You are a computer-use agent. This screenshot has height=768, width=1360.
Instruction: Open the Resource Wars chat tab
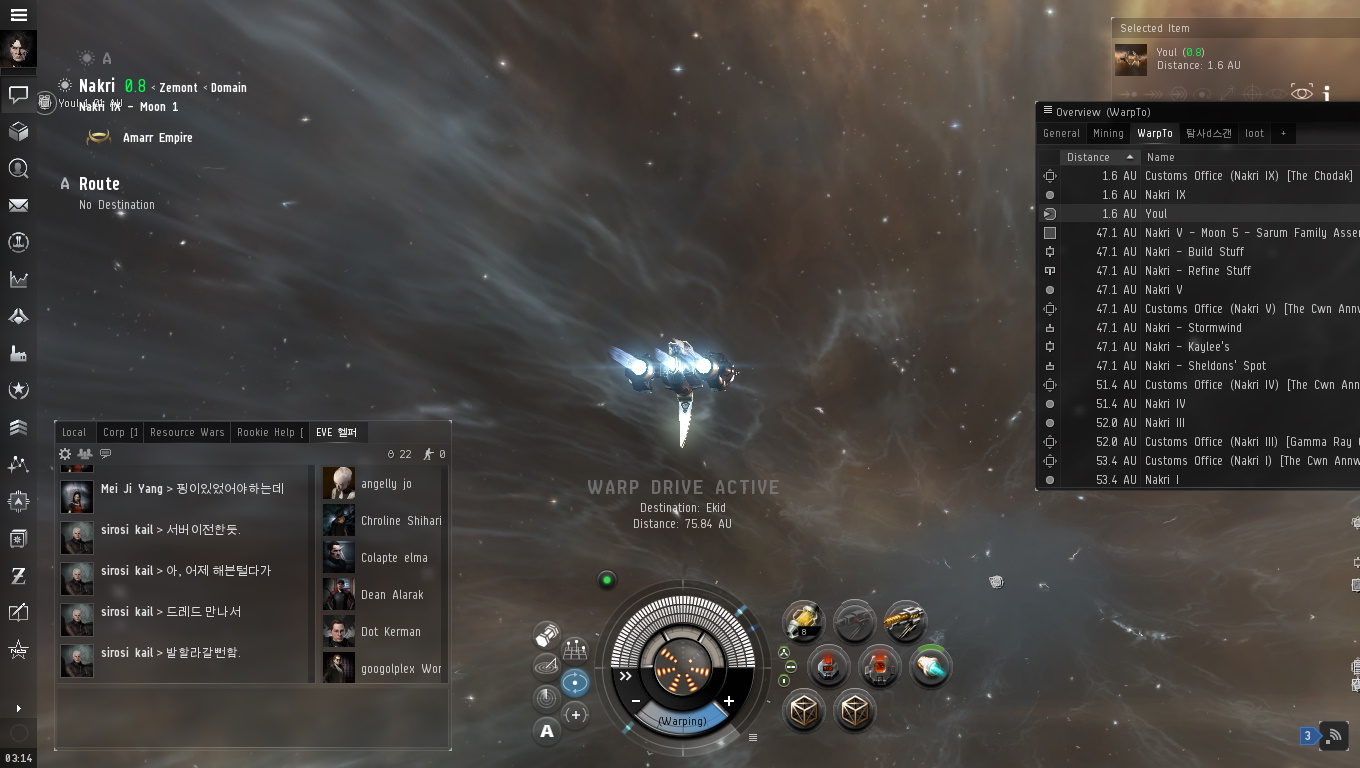187,432
